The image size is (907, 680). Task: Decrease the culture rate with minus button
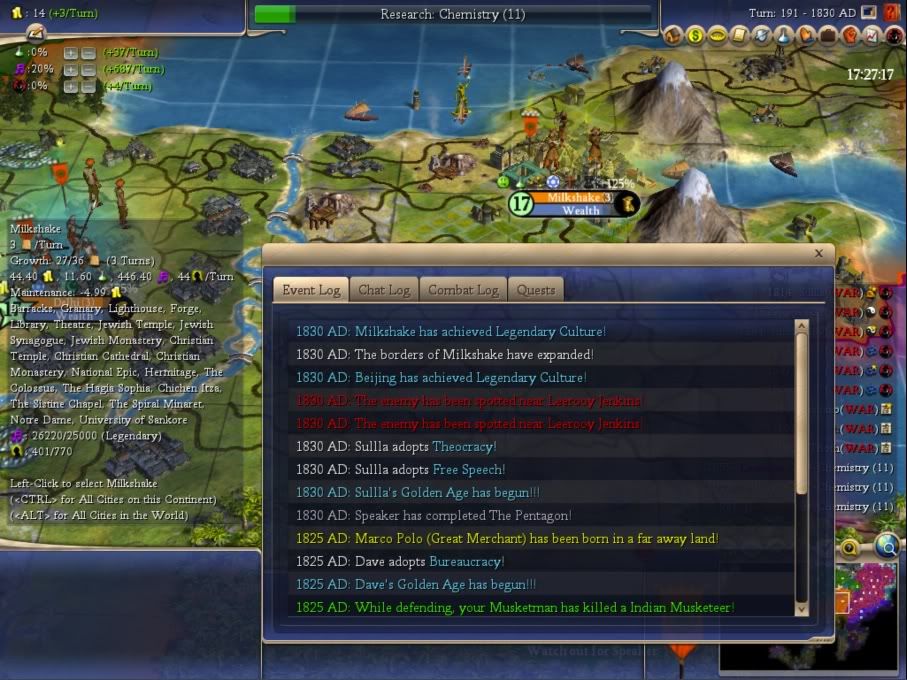(x=88, y=70)
